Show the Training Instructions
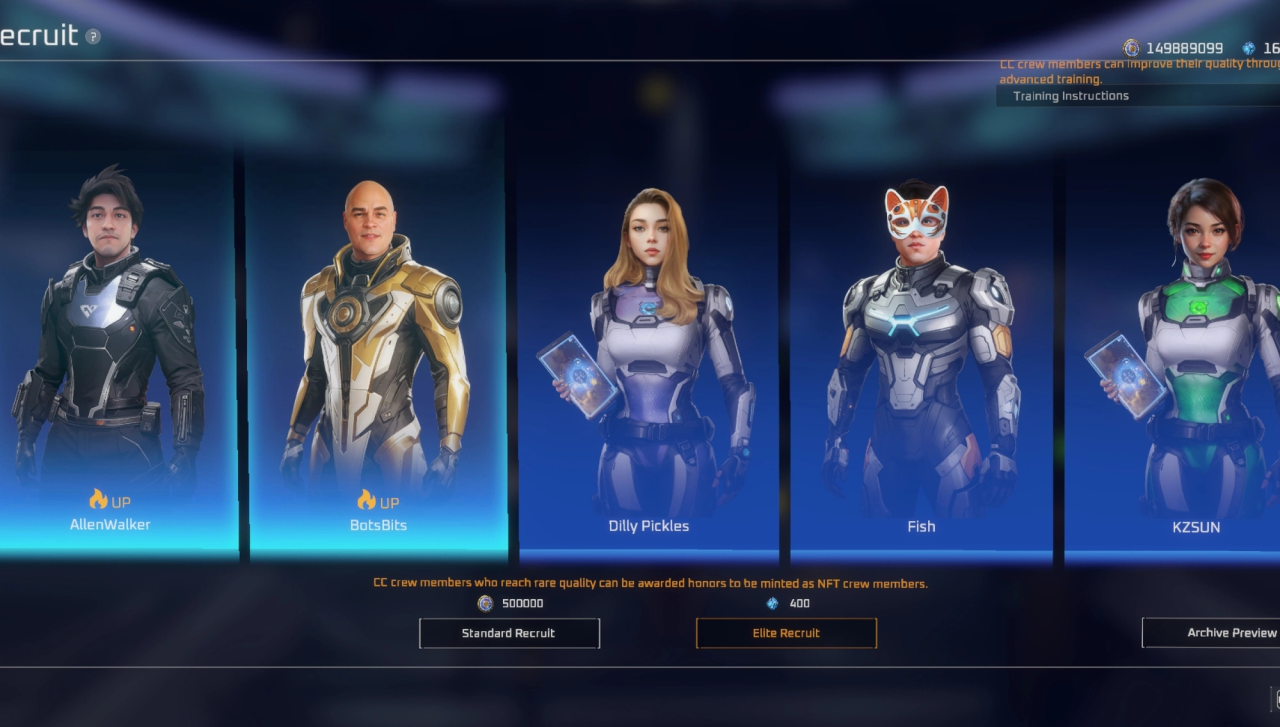The height and width of the screenshot is (727, 1280). click(x=1071, y=96)
